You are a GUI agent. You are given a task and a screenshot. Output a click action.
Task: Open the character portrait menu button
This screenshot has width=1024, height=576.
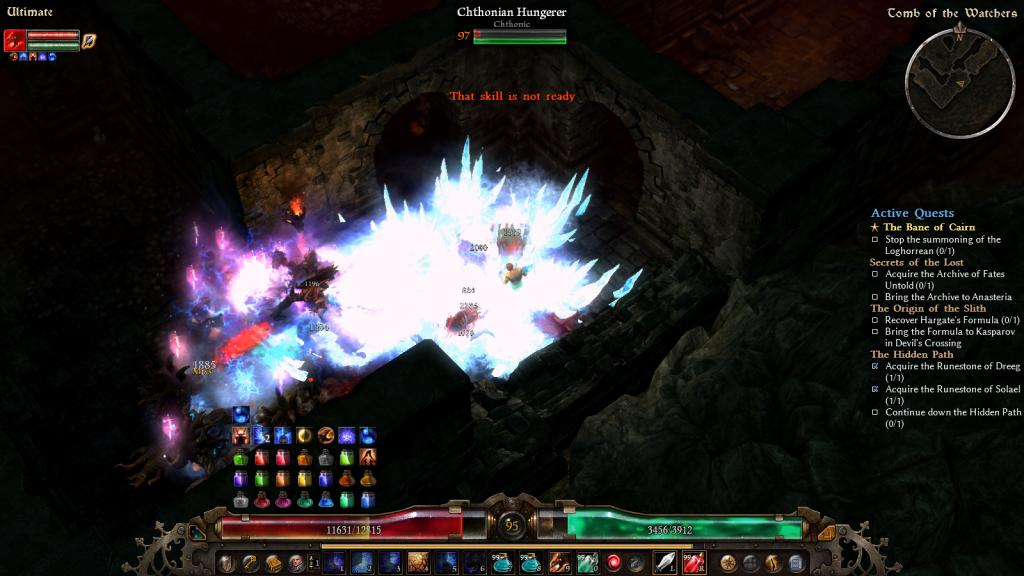click(x=296, y=563)
